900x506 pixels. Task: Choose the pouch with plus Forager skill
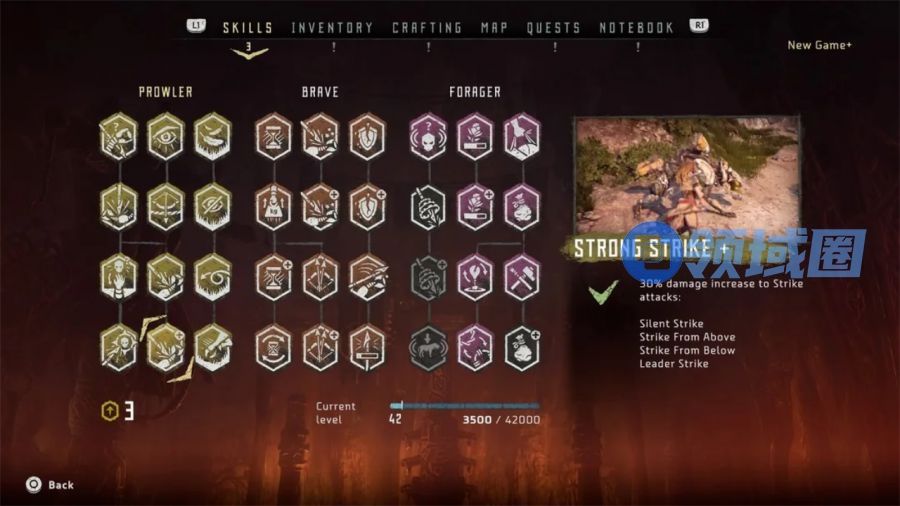[521, 347]
